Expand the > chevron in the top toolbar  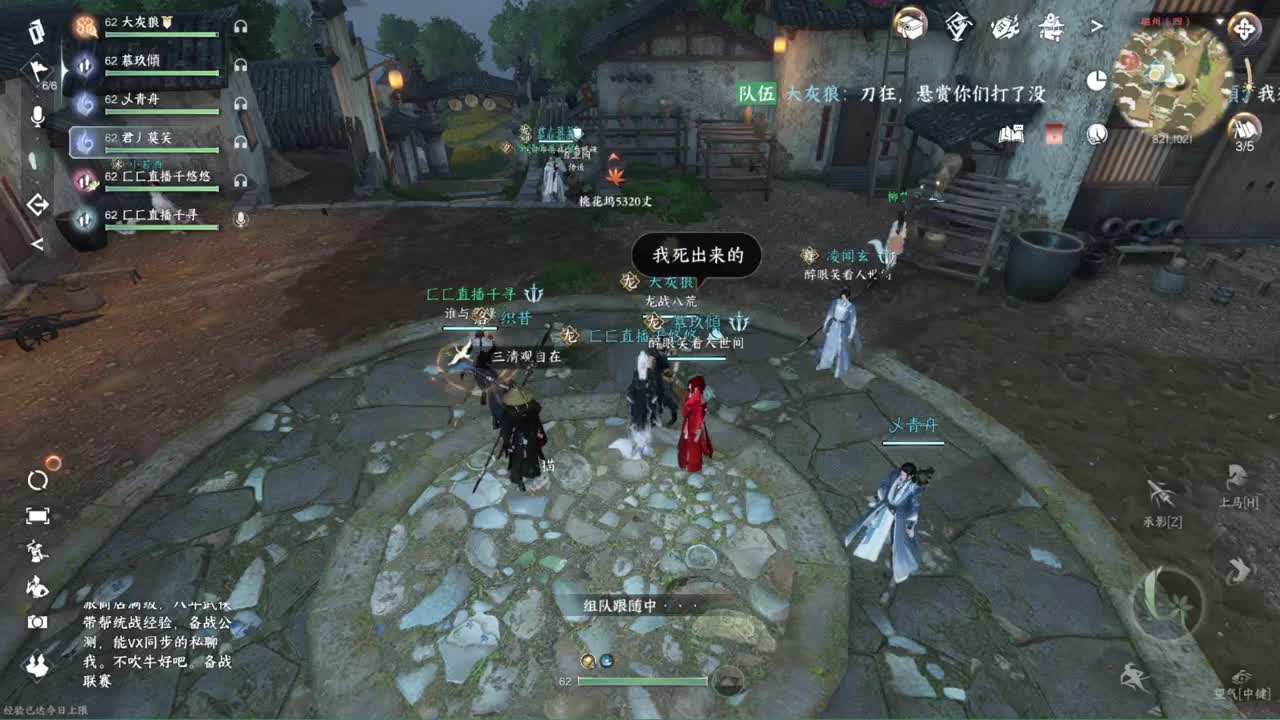point(1097,25)
